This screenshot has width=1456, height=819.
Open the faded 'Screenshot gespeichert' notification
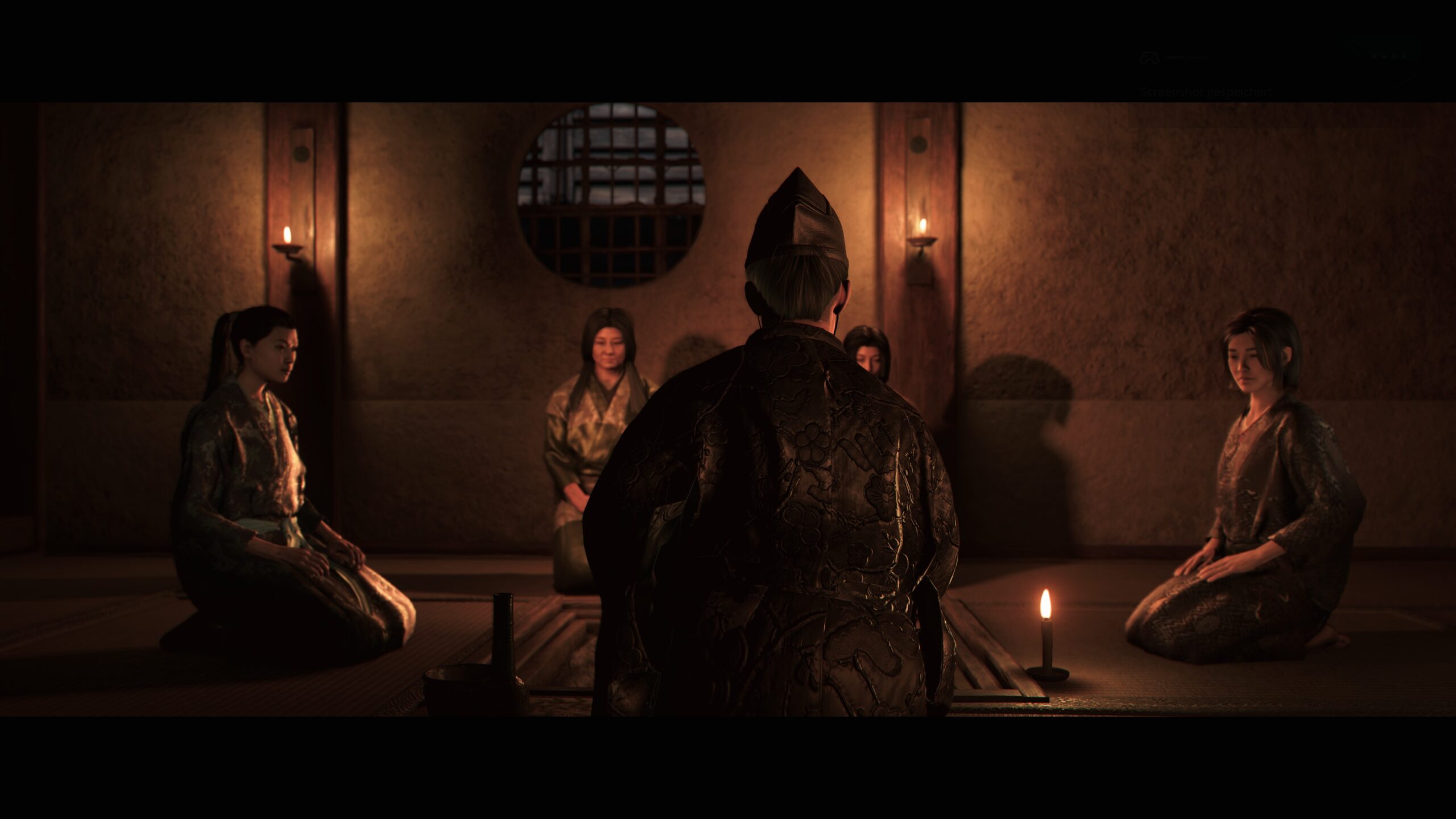[1205, 92]
